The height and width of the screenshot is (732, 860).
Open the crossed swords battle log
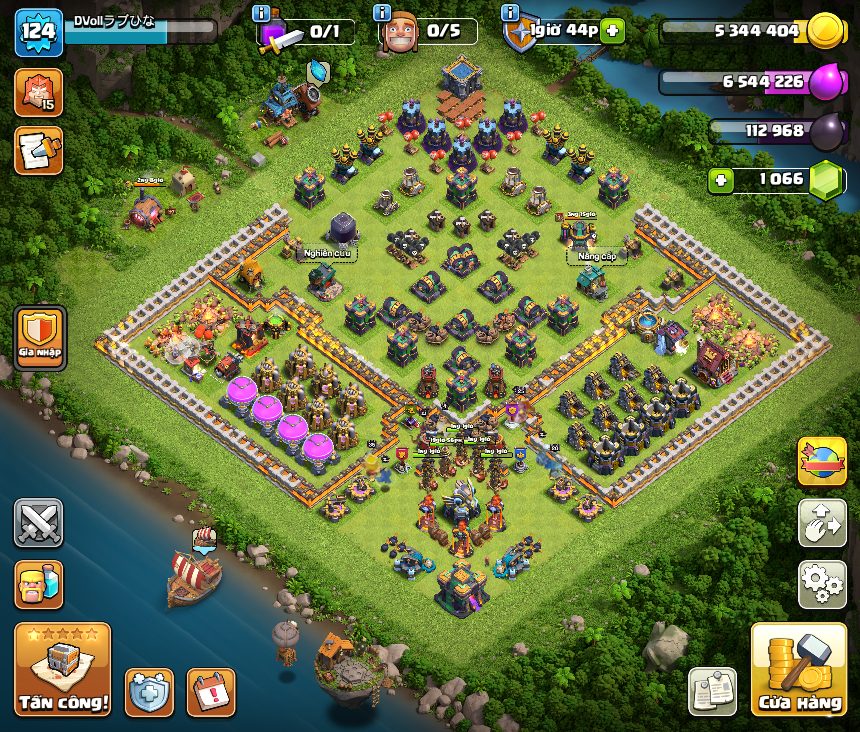(x=39, y=523)
